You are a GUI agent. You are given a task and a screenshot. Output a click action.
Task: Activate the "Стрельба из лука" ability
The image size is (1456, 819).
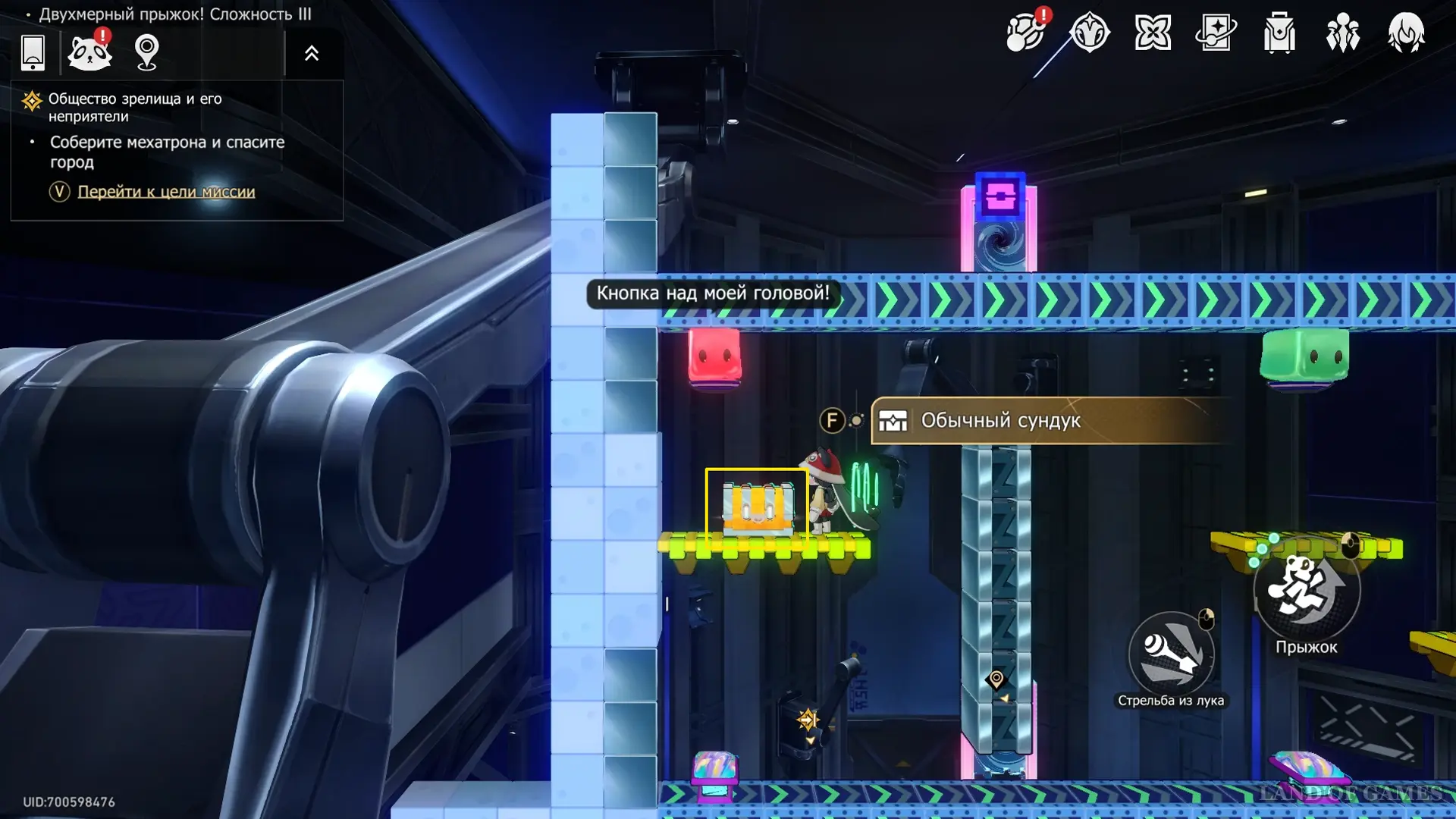coord(1171,654)
